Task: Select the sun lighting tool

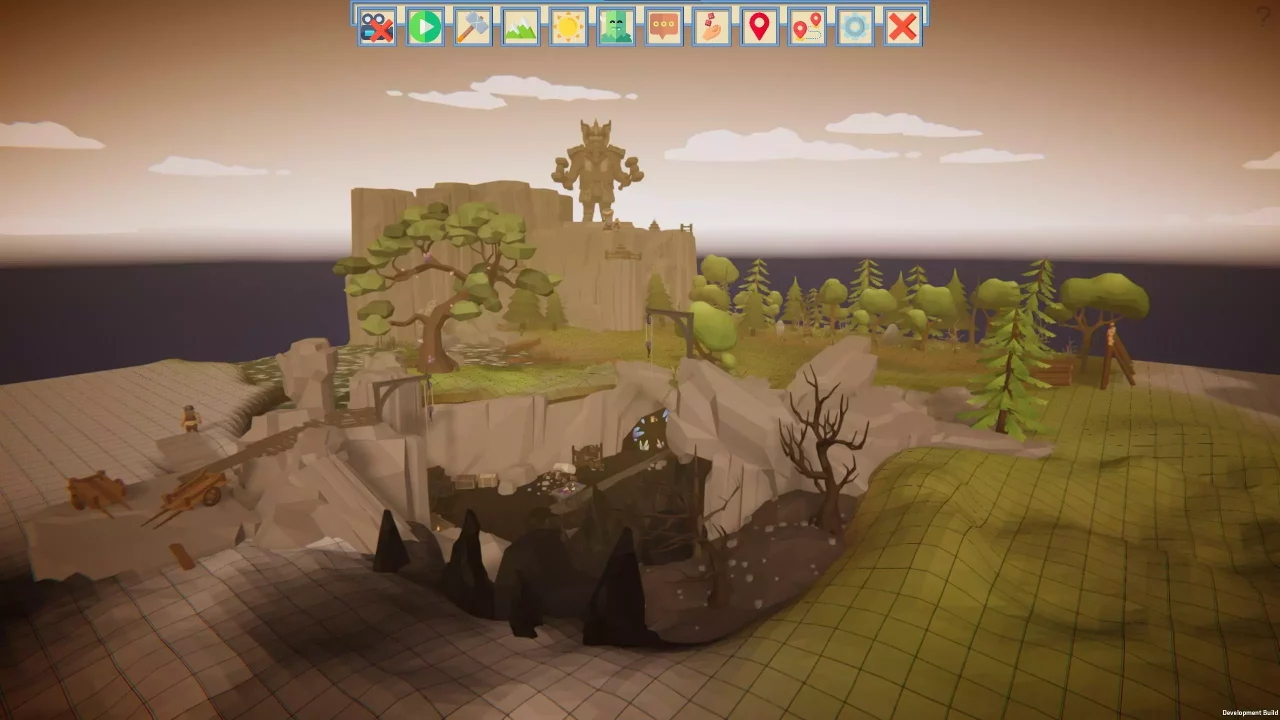Action: [x=567, y=27]
